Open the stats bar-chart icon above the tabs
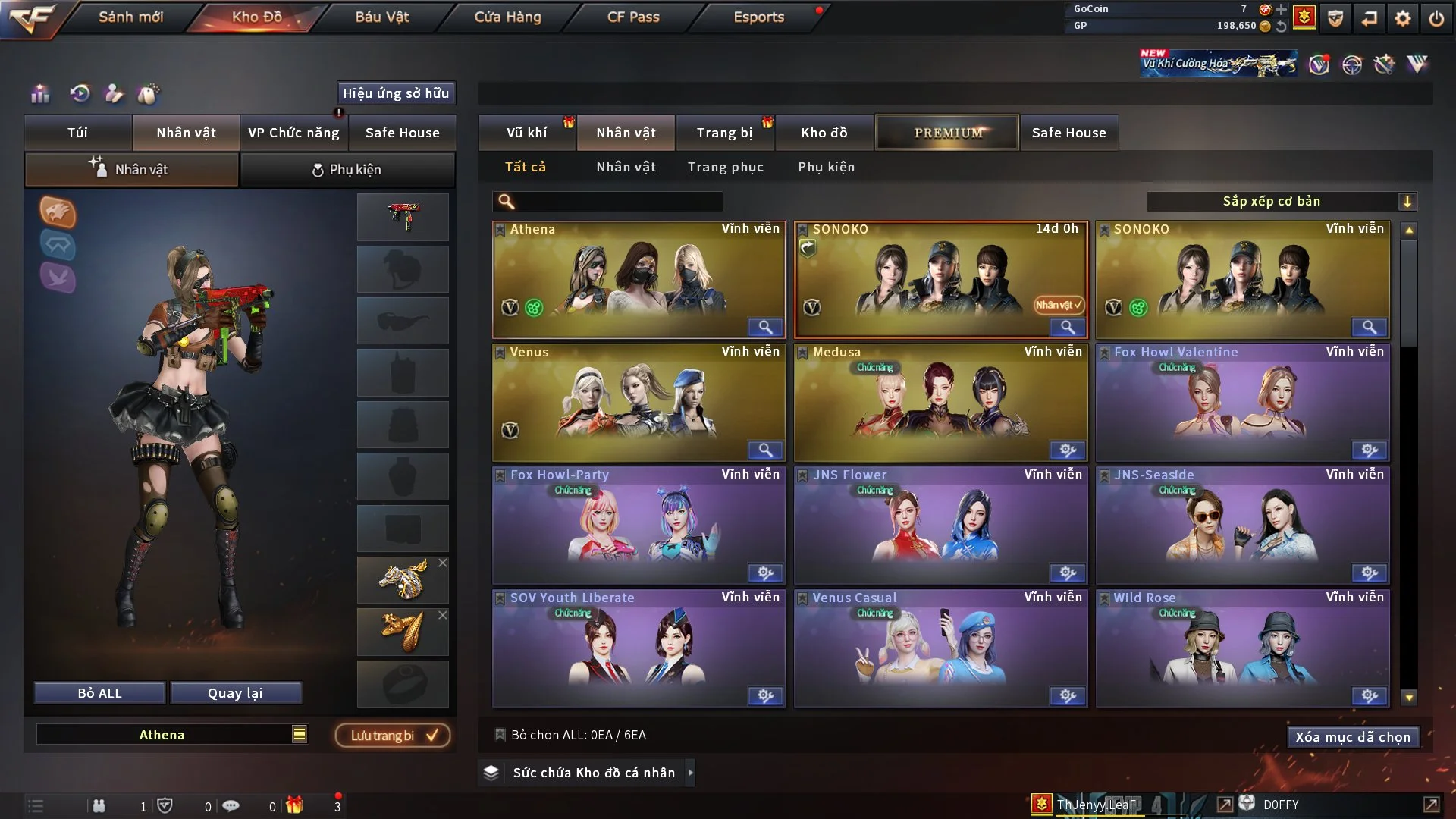The image size is (1456, 819). 39,94
